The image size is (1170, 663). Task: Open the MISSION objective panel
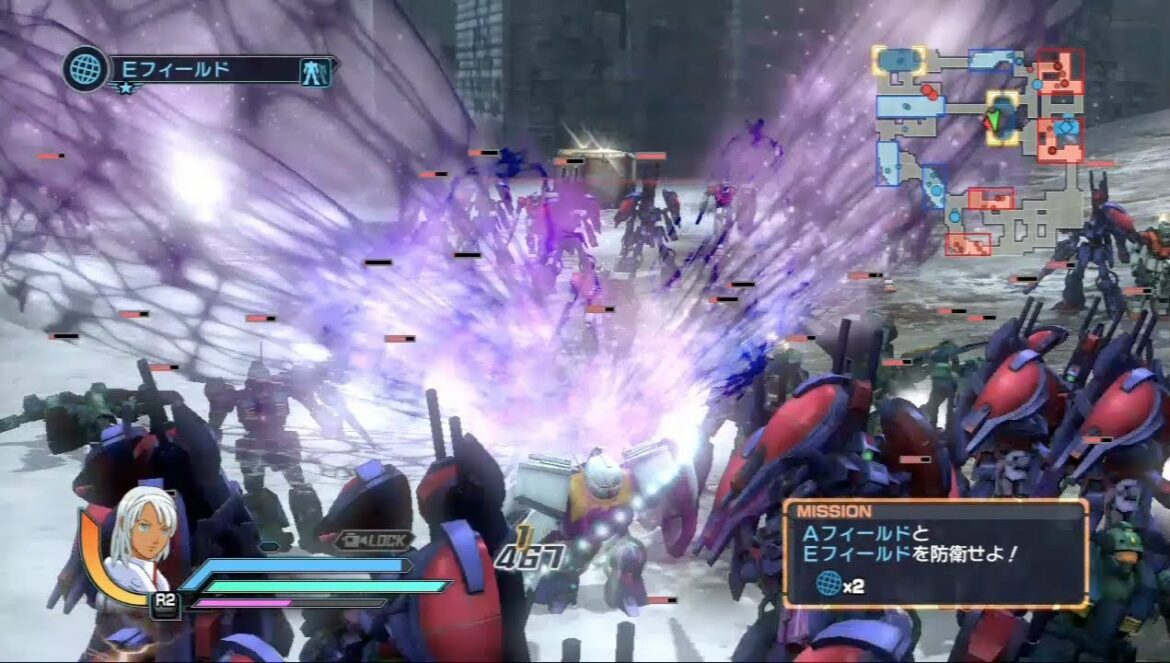pyautogui.click(x=935, y=553)
